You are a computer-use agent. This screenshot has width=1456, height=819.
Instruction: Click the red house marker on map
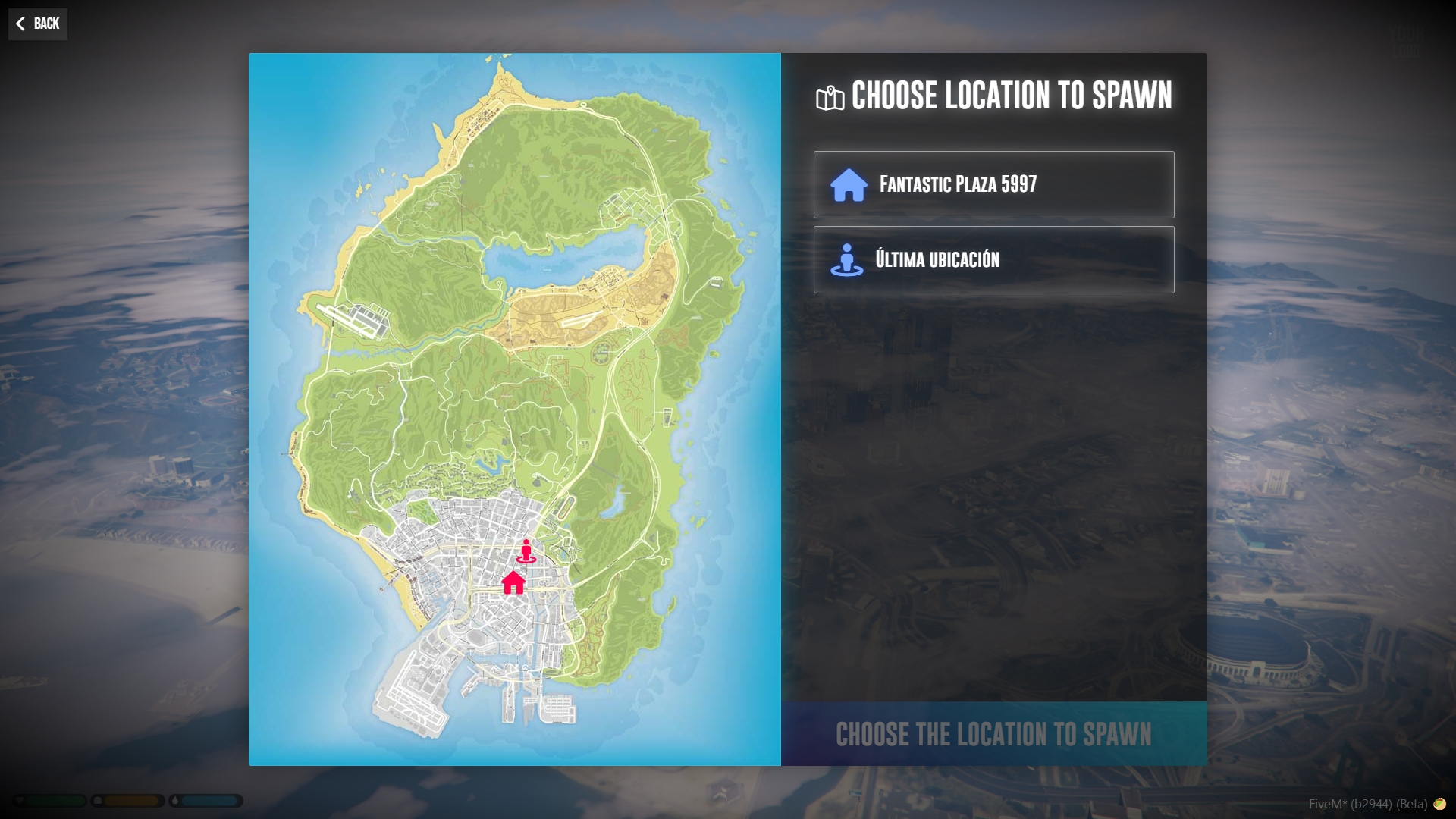513,583
